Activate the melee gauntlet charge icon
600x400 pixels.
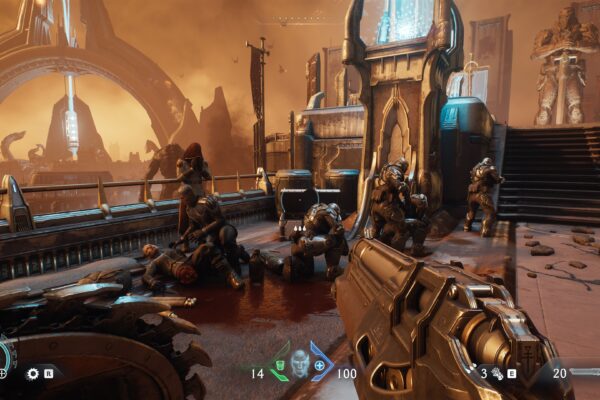497,373
